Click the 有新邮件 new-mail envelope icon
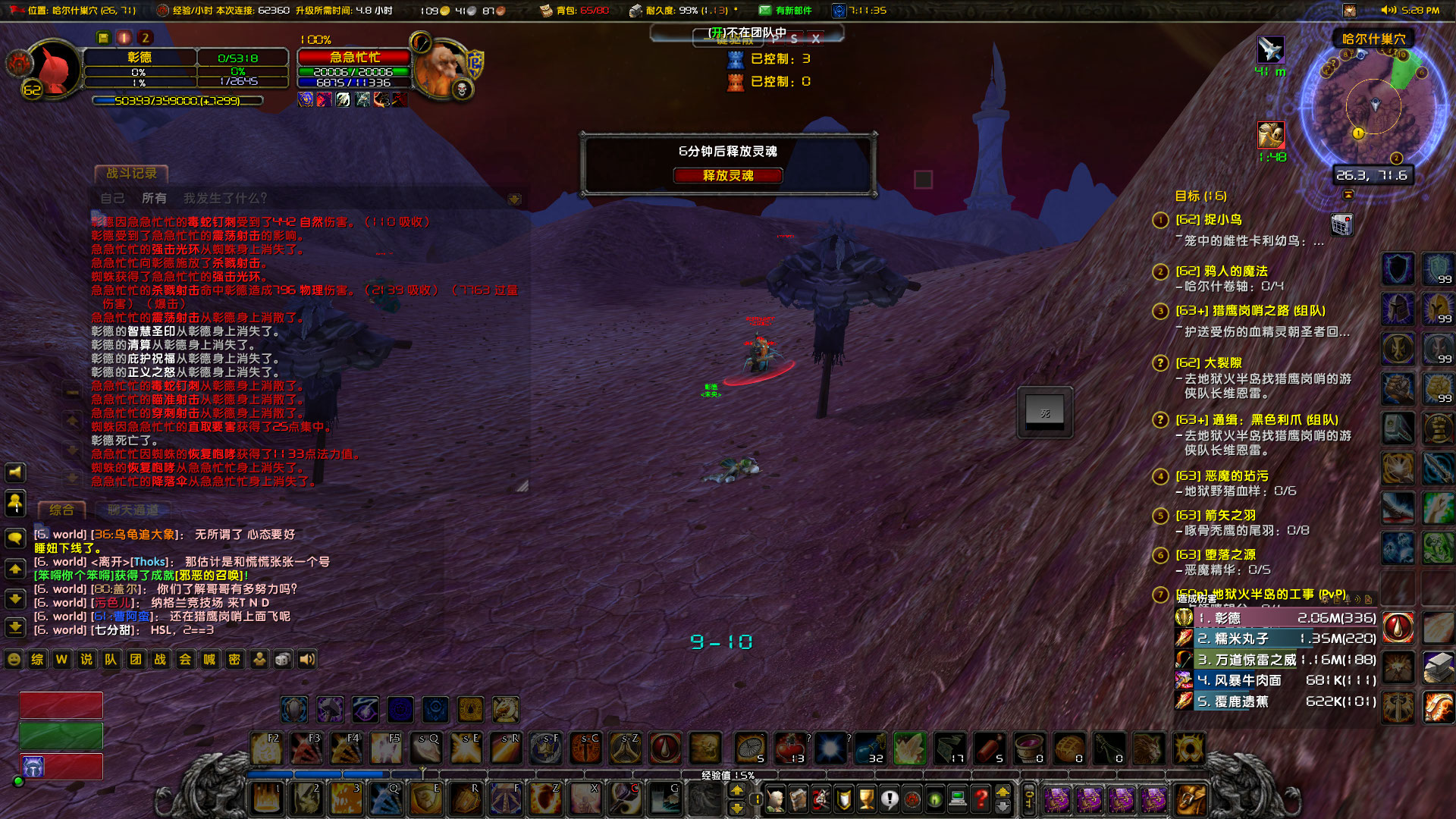Image resolution: width=1456 pixels, height=819 pixels. click(x=764, y=11)
